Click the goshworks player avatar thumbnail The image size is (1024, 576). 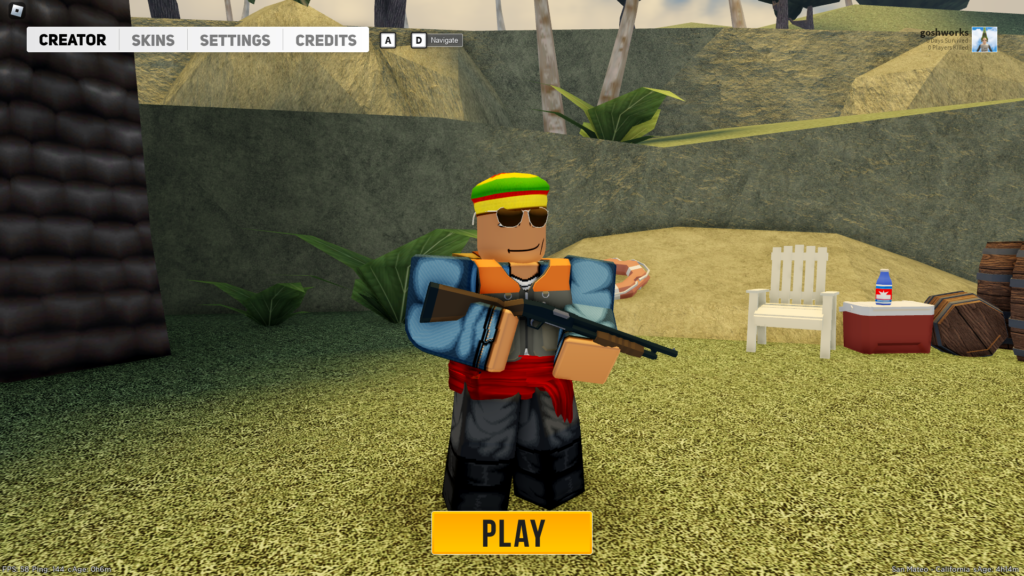(984, 40)
